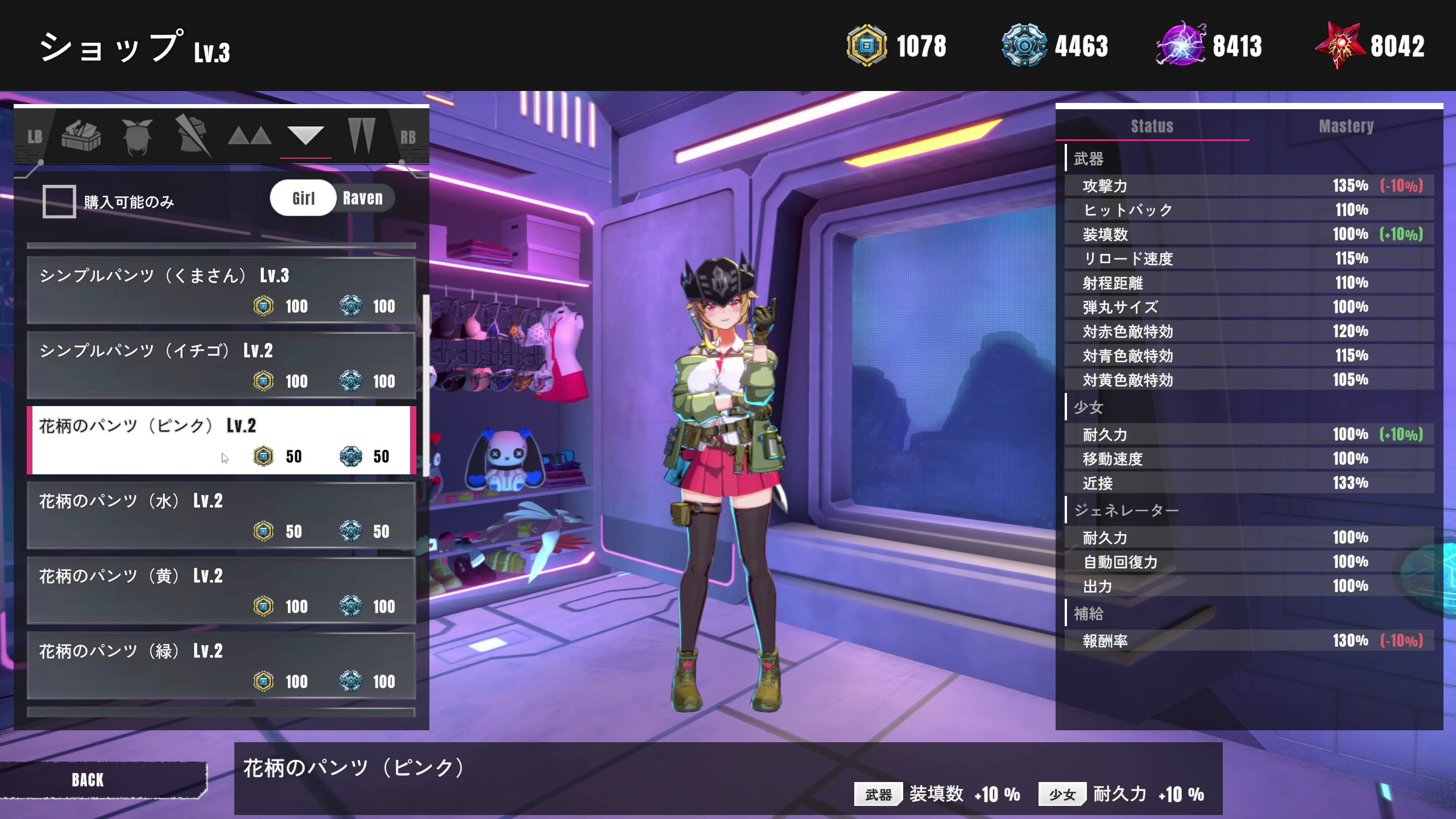The width and height of the screenshot is (1456, 819).
Task: Switch to the hair ribbon head category
Action: coord(137,136)
